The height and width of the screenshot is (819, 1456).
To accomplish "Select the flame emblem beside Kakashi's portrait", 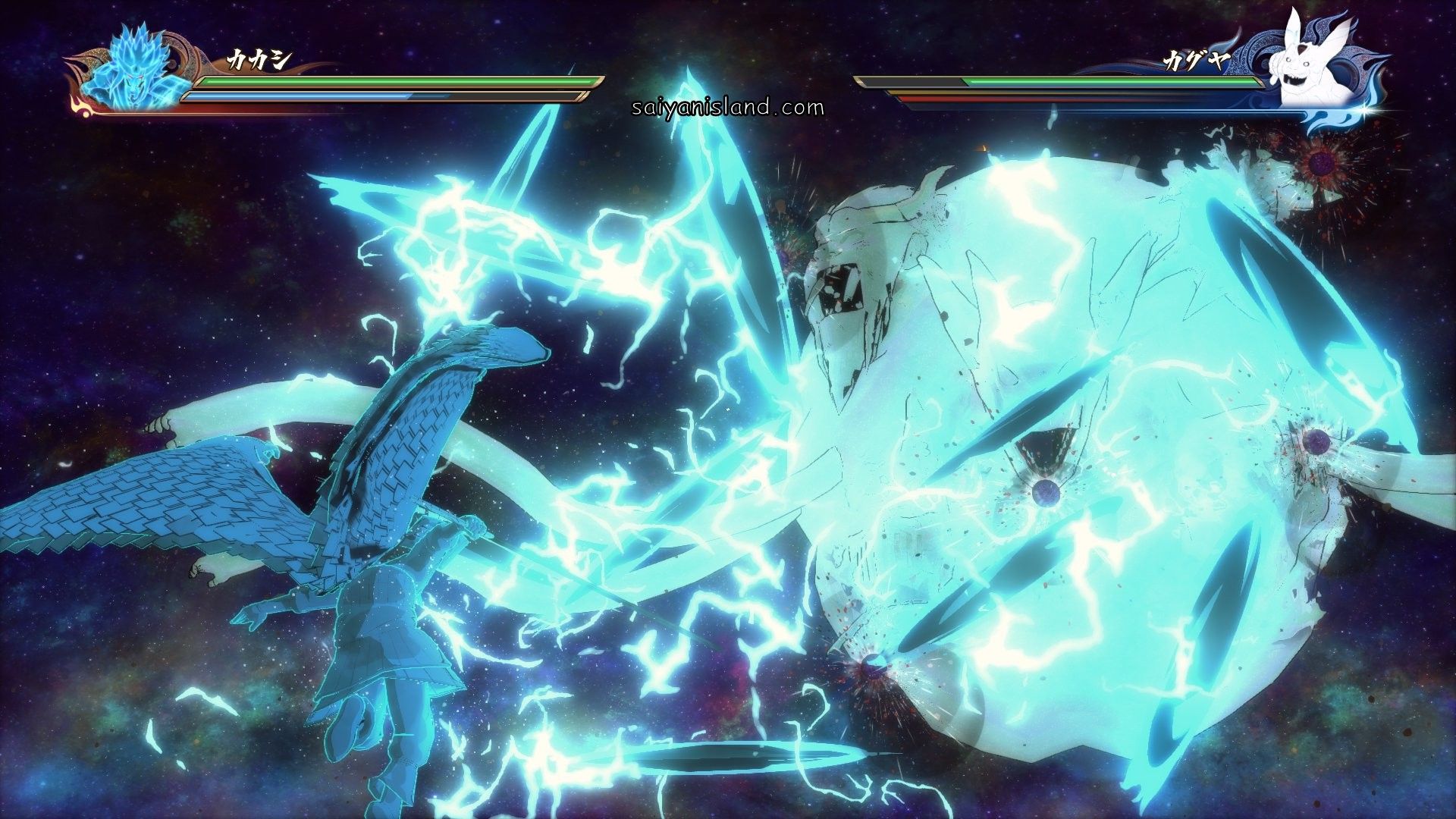I will (80, 109).
